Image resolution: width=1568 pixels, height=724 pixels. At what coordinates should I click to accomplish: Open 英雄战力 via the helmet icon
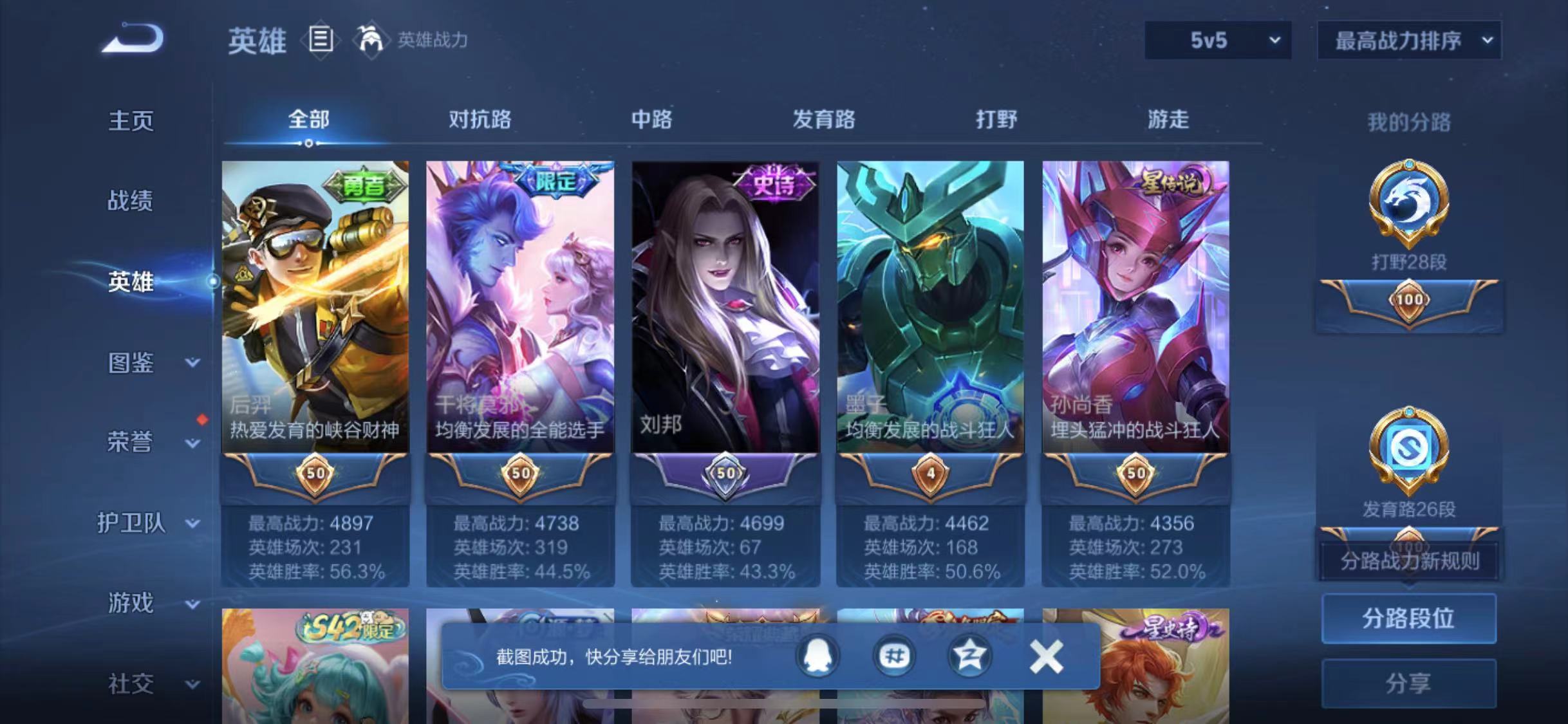tap(371, 40)
